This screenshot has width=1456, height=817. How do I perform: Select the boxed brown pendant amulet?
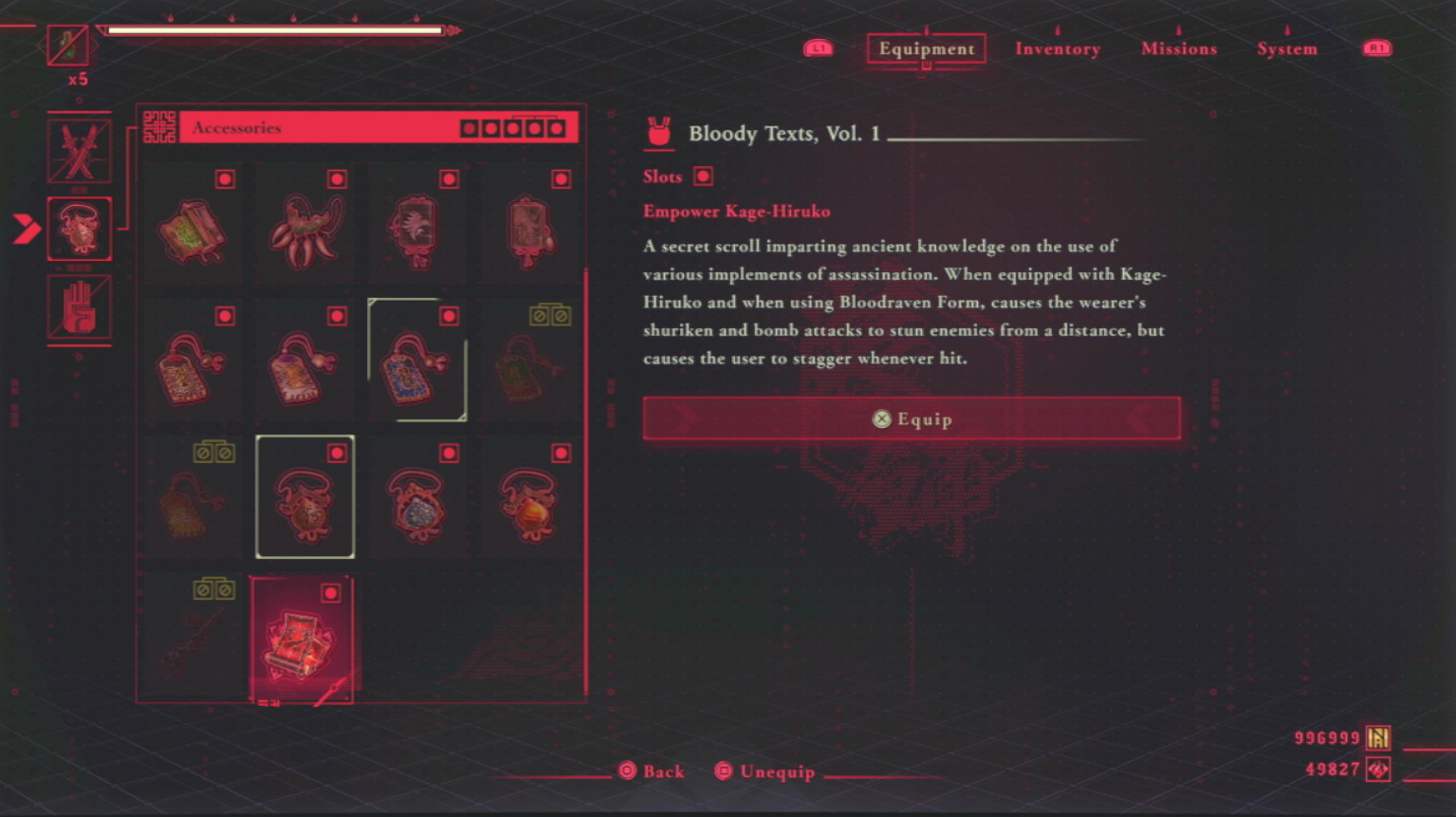304,497
